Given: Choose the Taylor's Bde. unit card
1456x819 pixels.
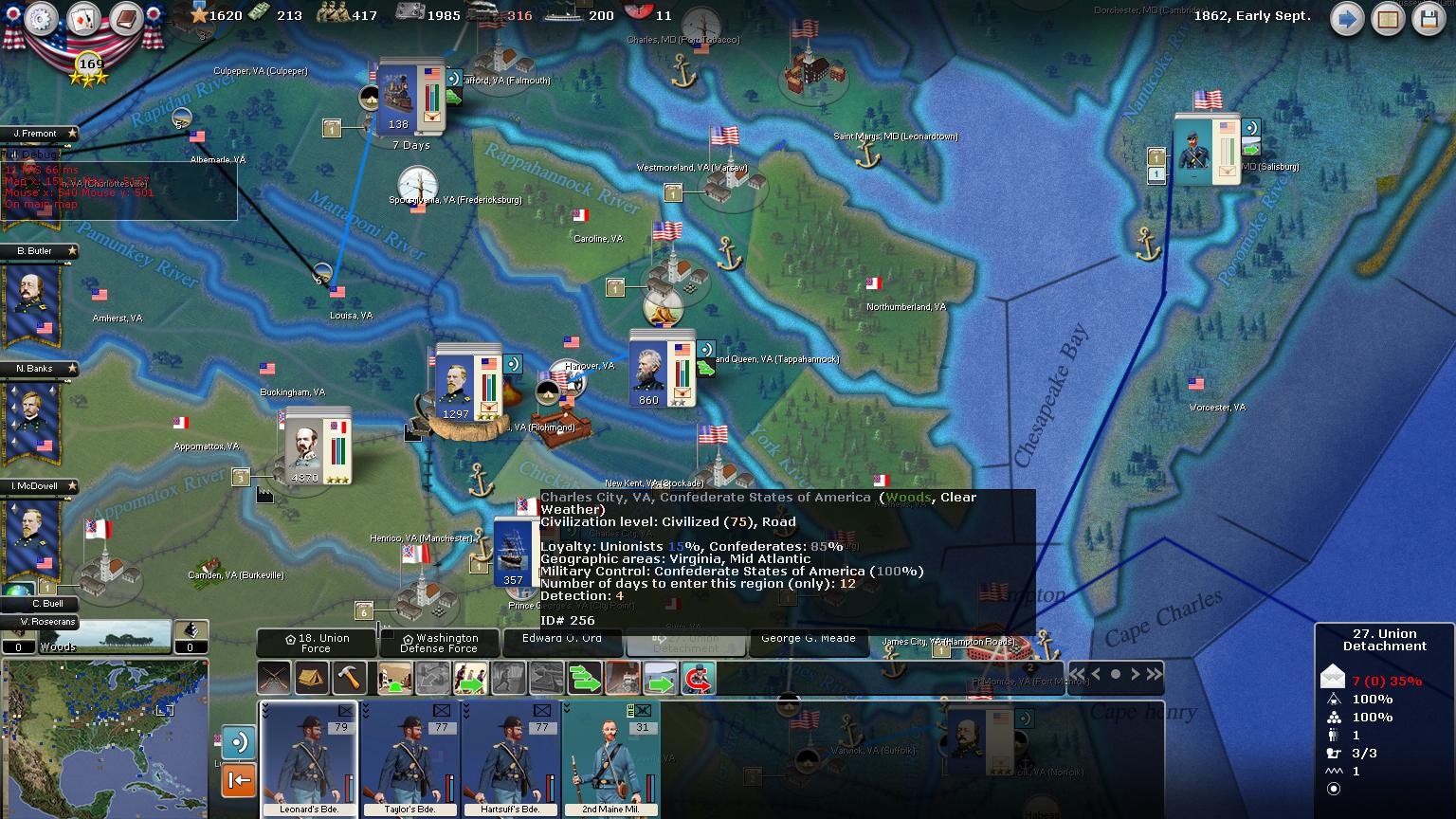Looking at the screenshot, I should coord(409,759).
